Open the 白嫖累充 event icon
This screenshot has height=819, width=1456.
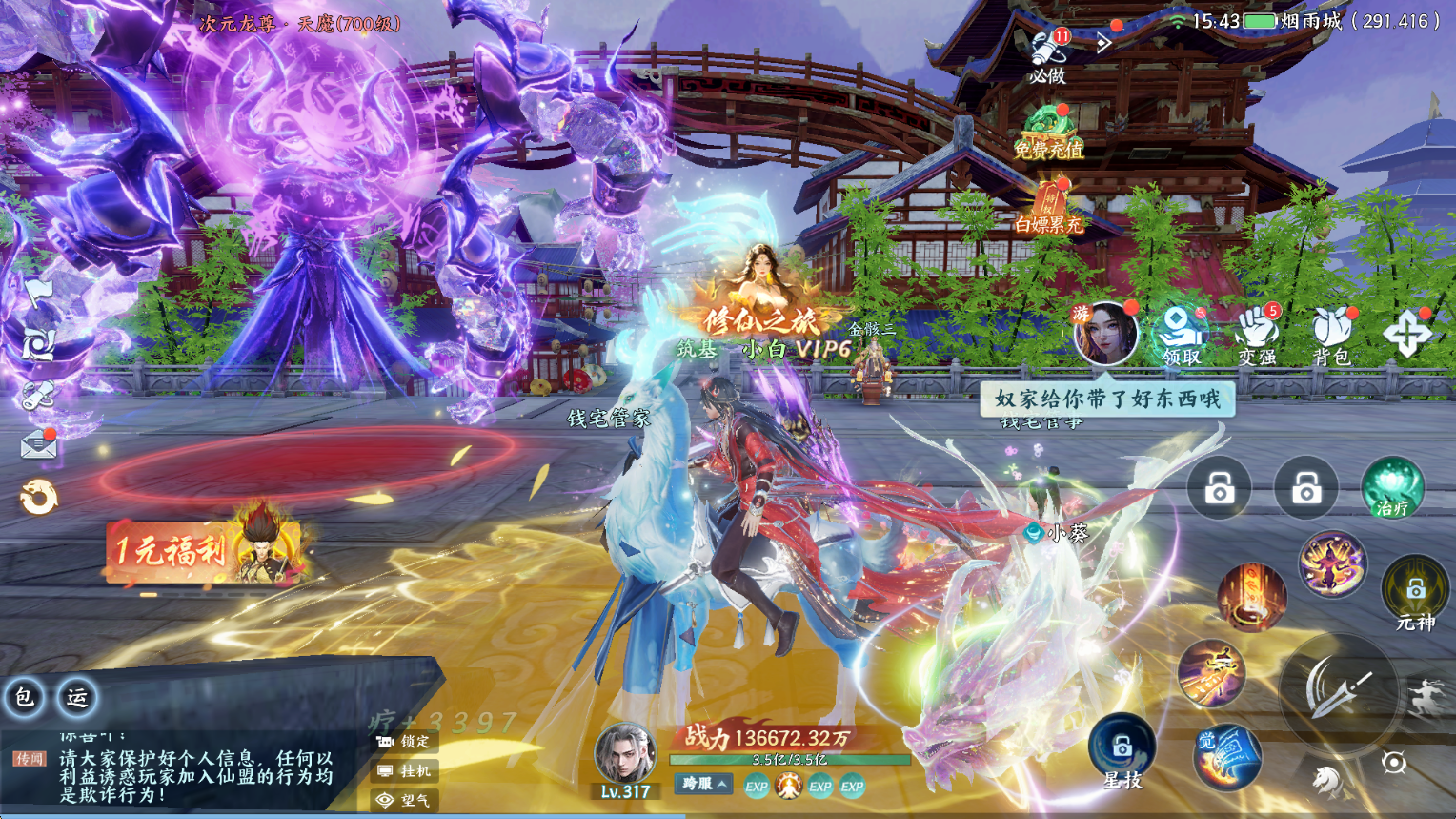pyautogui.click(x=1048, y=209)
